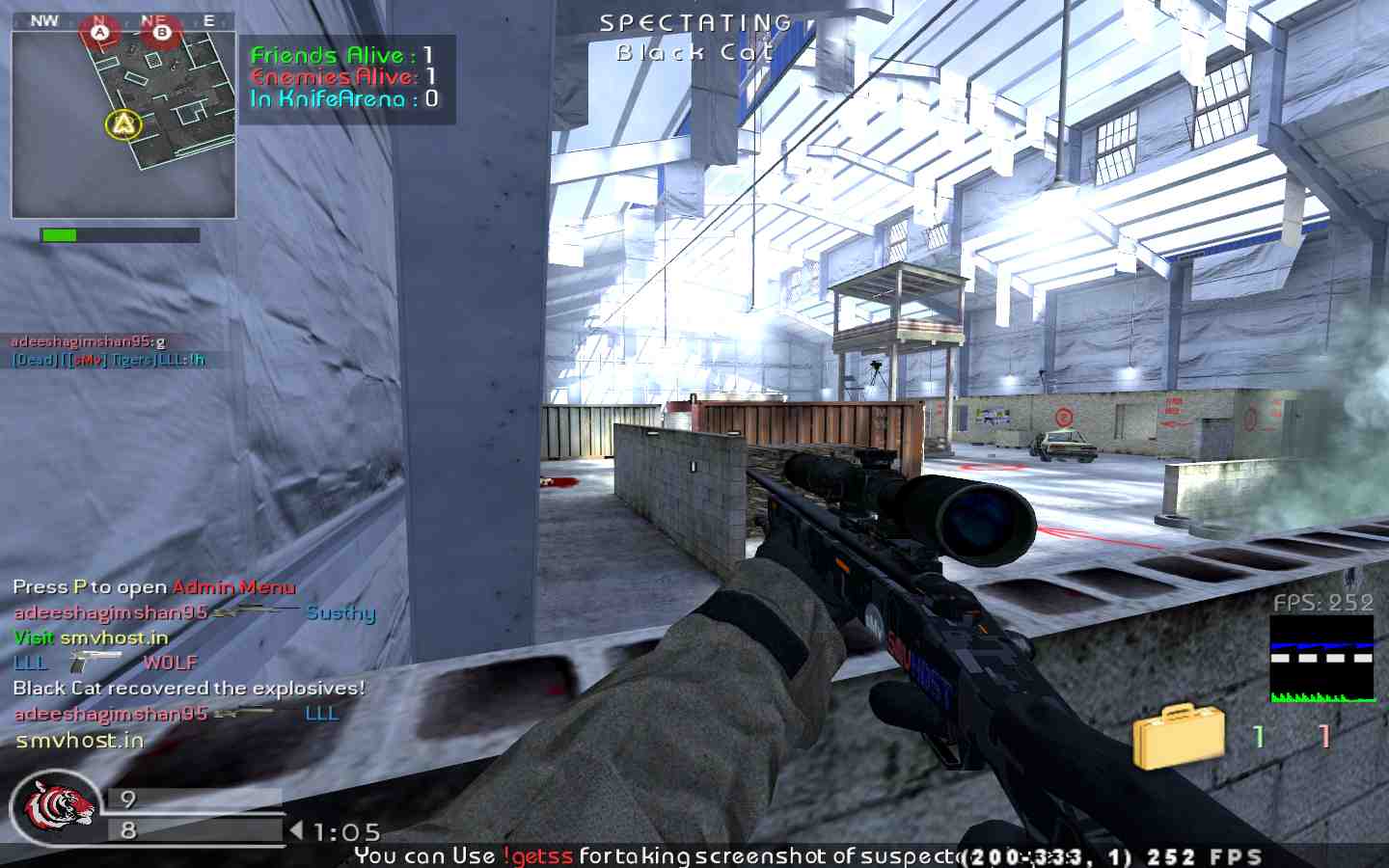Click the FPS lagometer graph
The height and width of the screenshot is (868, 1389).
[1321, 659]
